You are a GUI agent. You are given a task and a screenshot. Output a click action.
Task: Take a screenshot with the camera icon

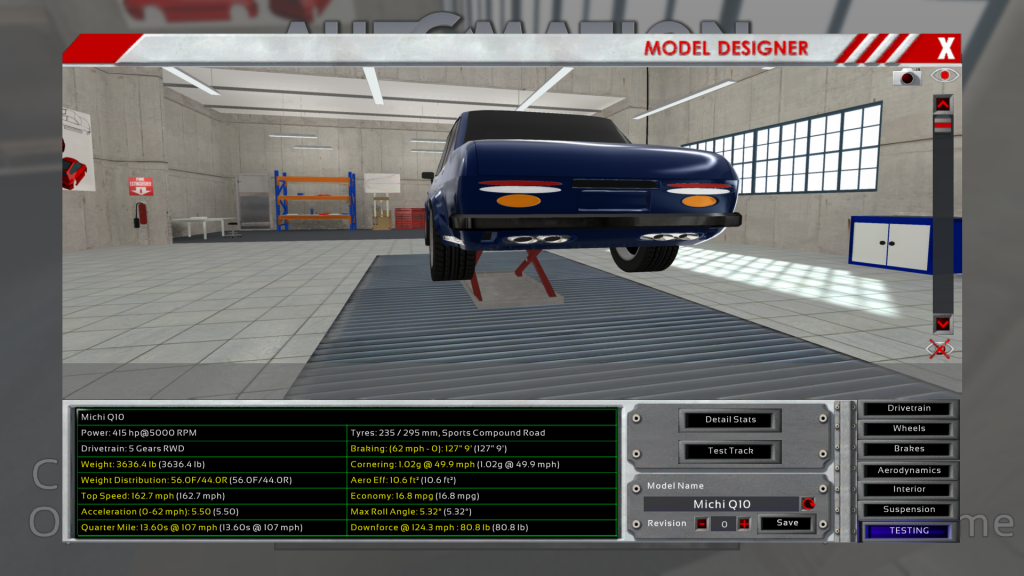(908, 76)
